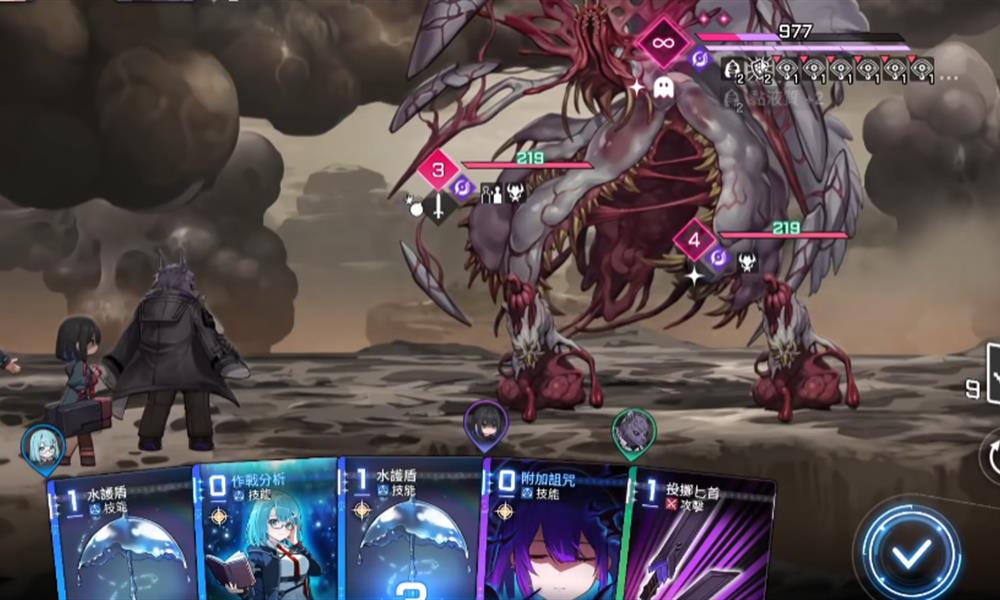This screenshot has height=600, width=1000.
Task: Show the white ghost status icon details
Action: click(x=662, y=89)
